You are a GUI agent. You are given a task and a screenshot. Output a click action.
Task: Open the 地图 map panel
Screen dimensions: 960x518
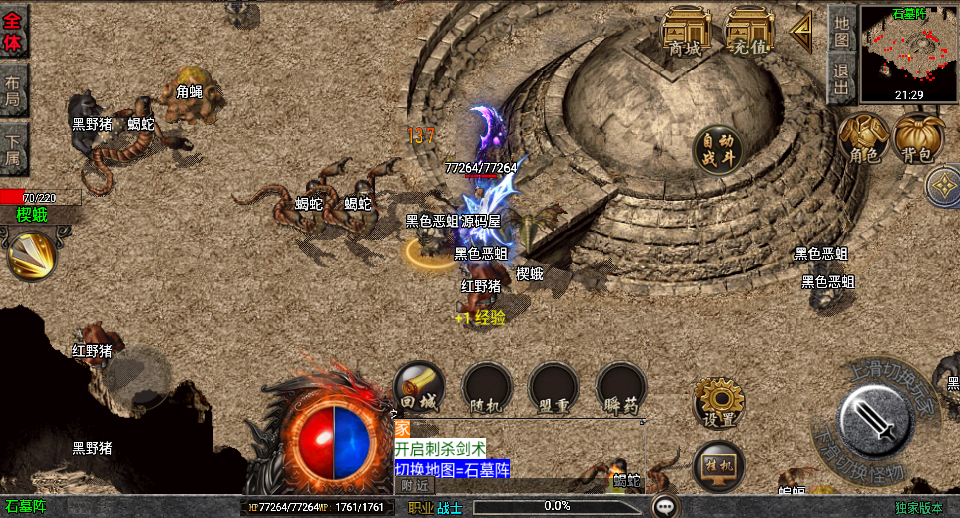(842, 30)
